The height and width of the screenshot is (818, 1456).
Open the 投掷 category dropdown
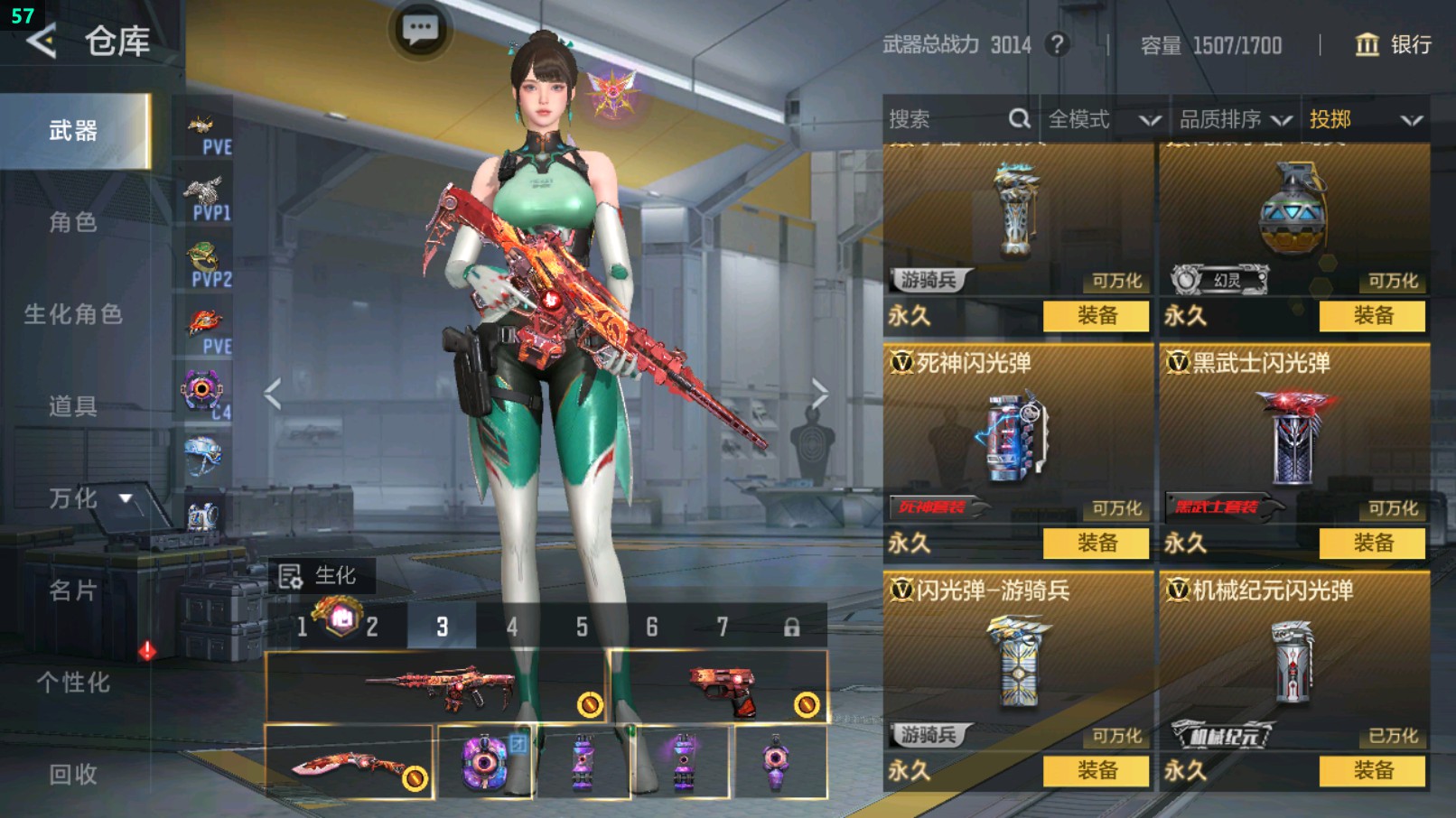point(1365,119)
